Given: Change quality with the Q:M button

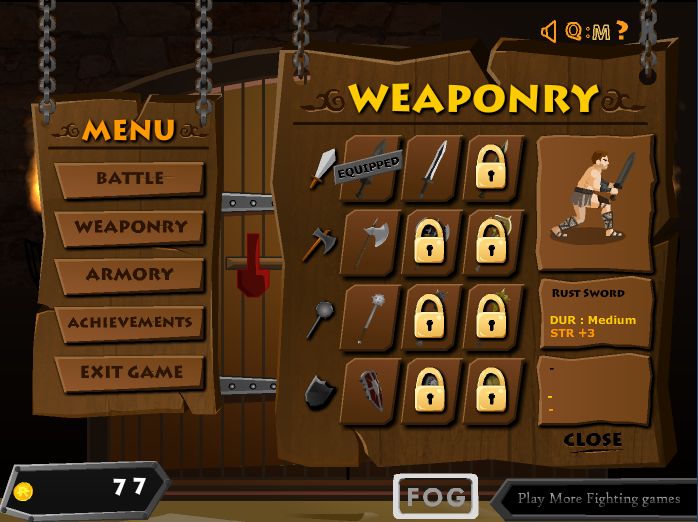Looking at the screenshot, I should (588, 32).
